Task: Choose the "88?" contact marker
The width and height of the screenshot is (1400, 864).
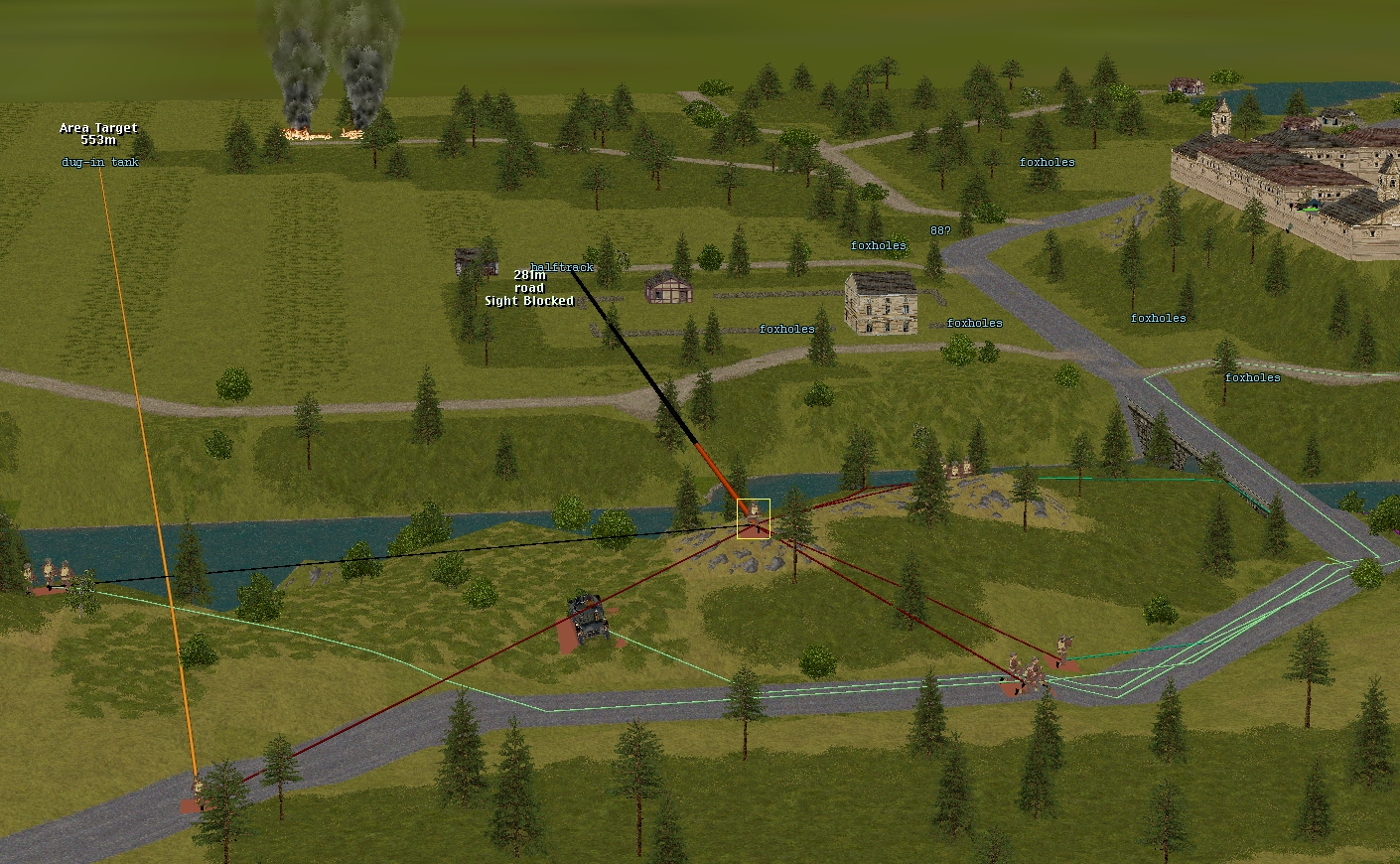Action: 939,230
